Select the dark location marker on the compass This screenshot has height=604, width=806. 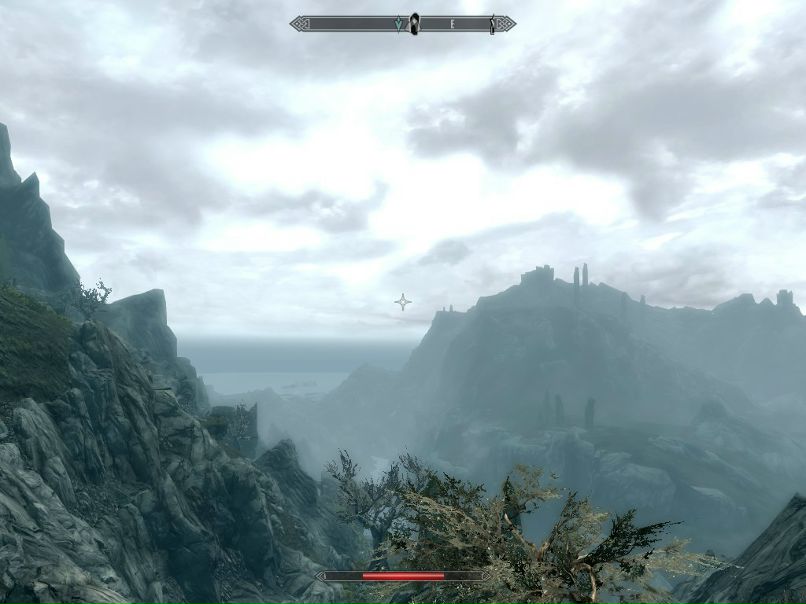(415, 23)
